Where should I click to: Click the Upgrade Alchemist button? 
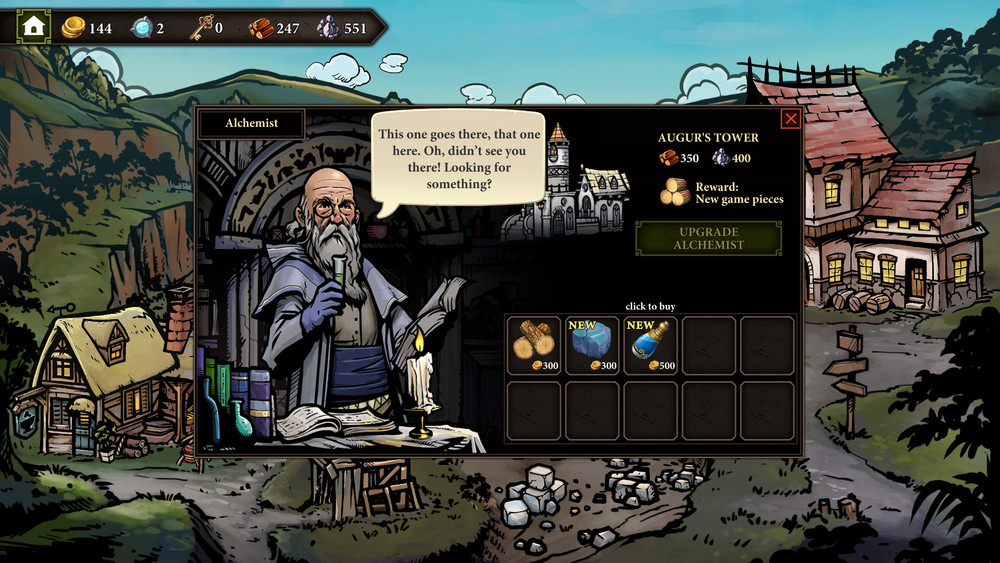pyautogui.click(x=708, y=238)
